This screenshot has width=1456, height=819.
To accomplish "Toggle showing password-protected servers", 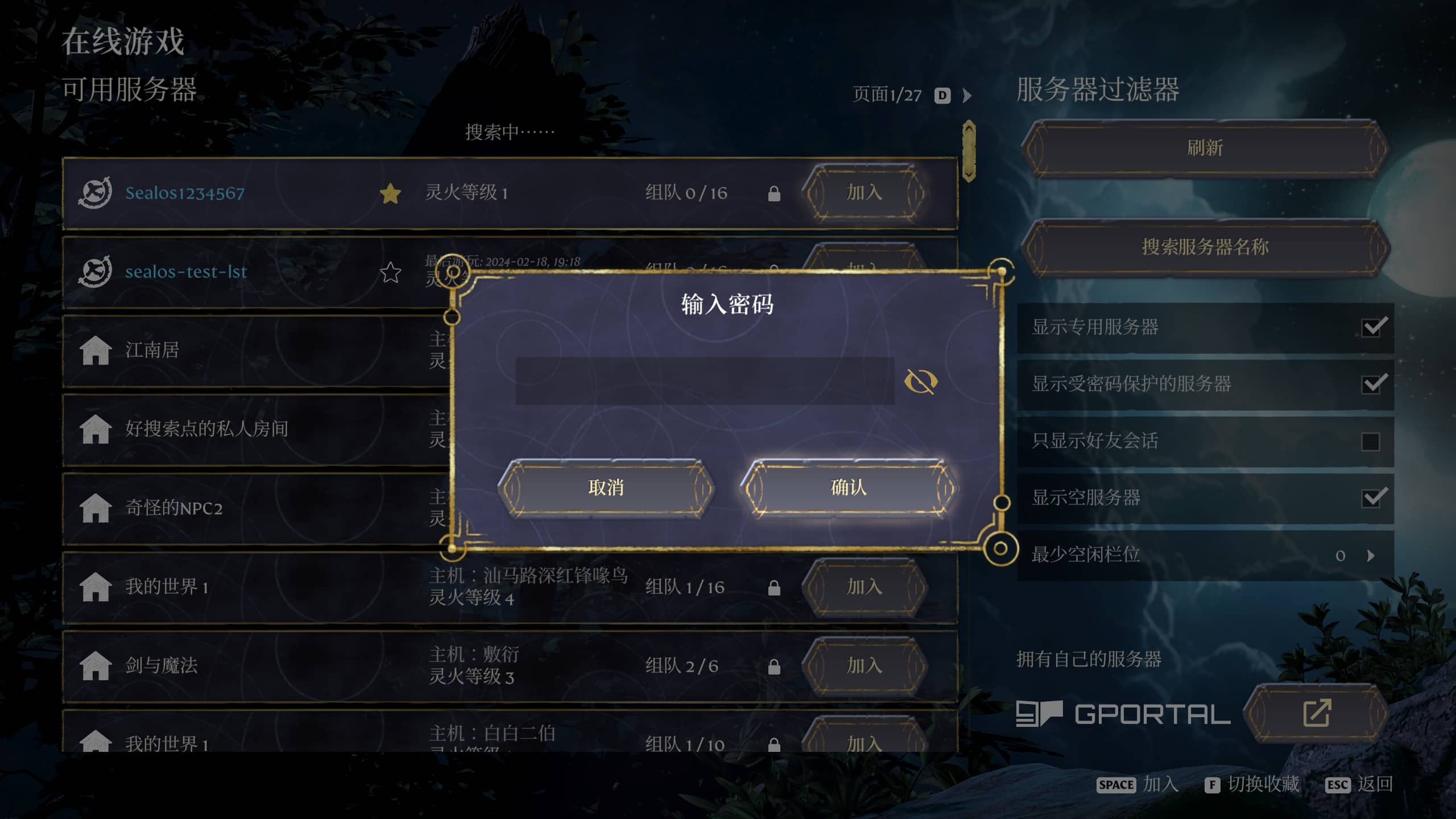I will click(x=1372, y=384).
